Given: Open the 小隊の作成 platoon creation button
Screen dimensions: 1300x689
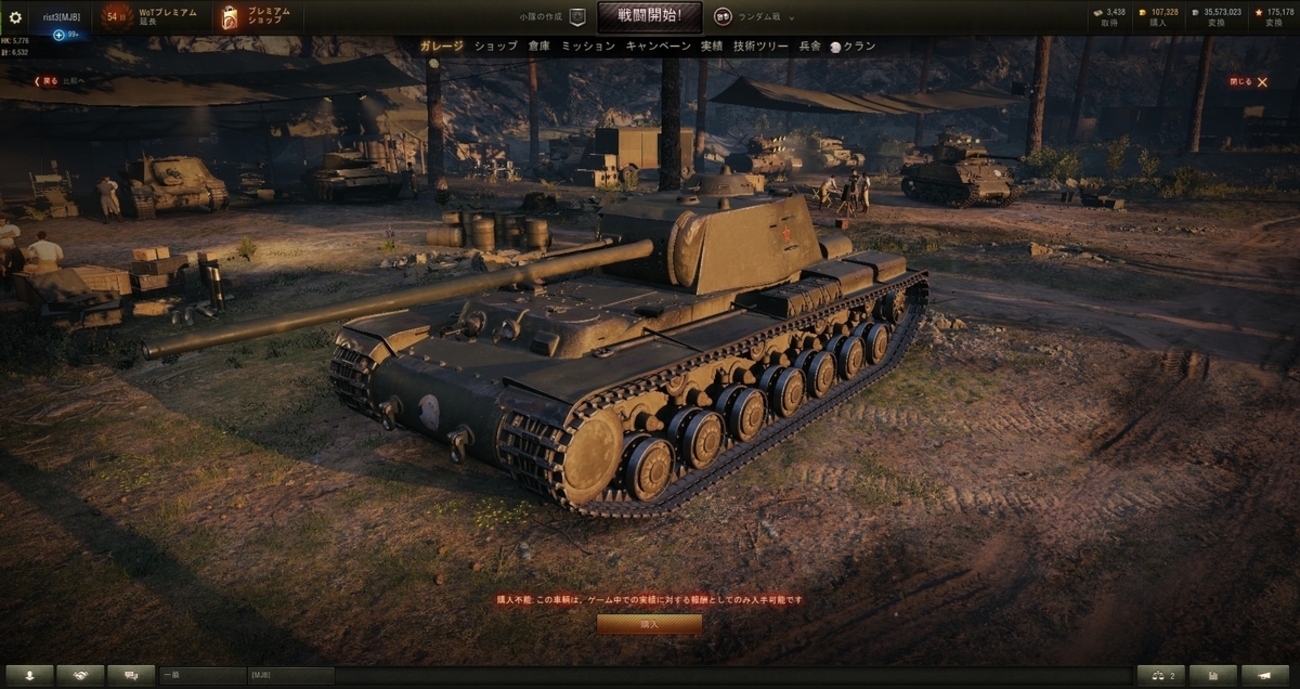Looking at the screenshot, I should click(553, 17).
